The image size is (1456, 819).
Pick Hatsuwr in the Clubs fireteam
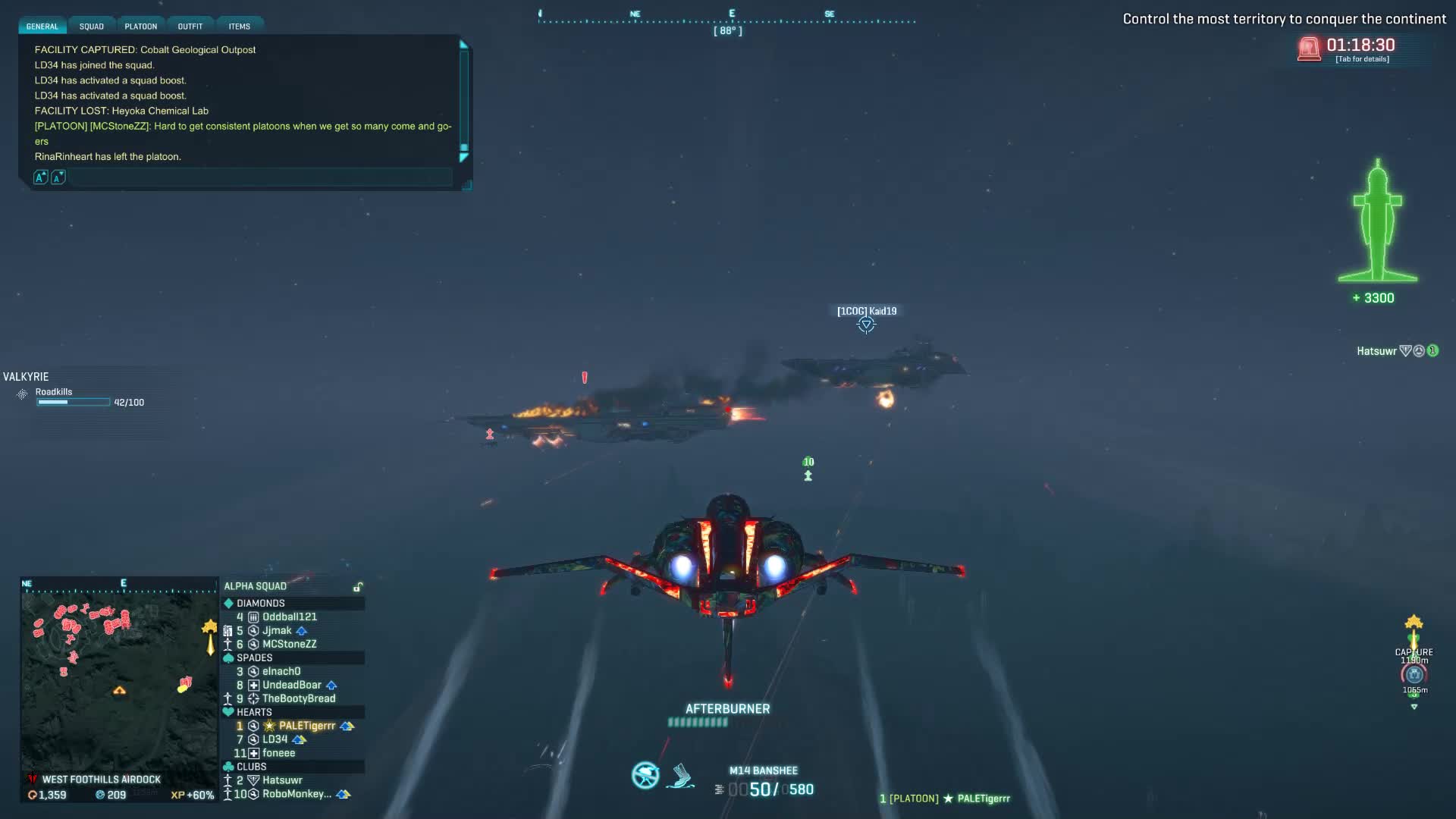click(282, 780)
